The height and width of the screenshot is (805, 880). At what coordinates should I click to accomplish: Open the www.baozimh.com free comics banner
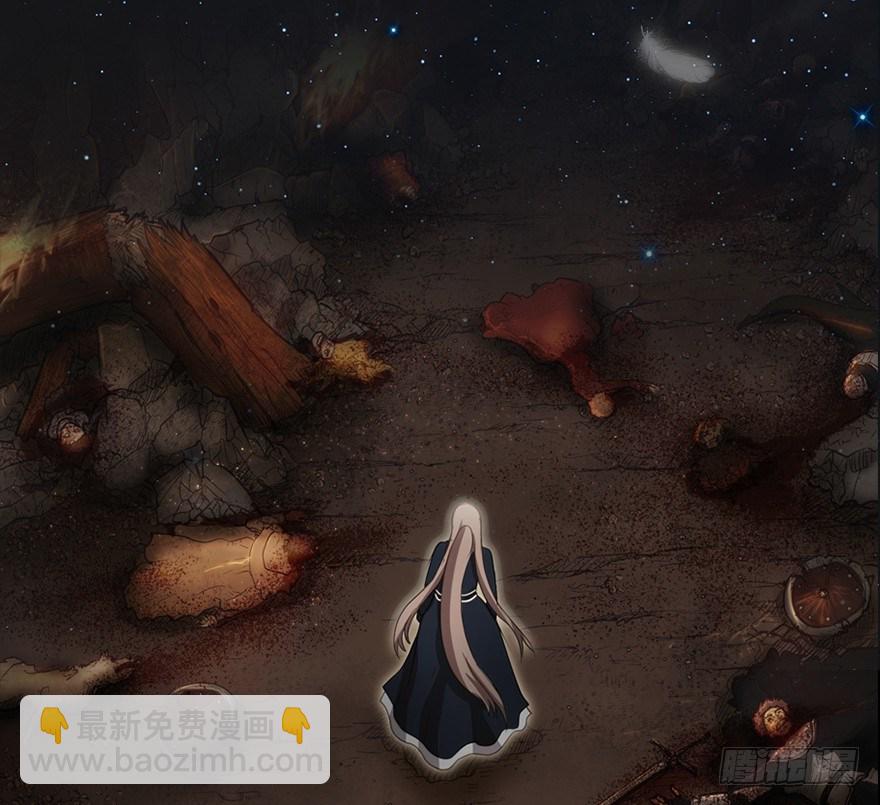click(x=175, y=741)
